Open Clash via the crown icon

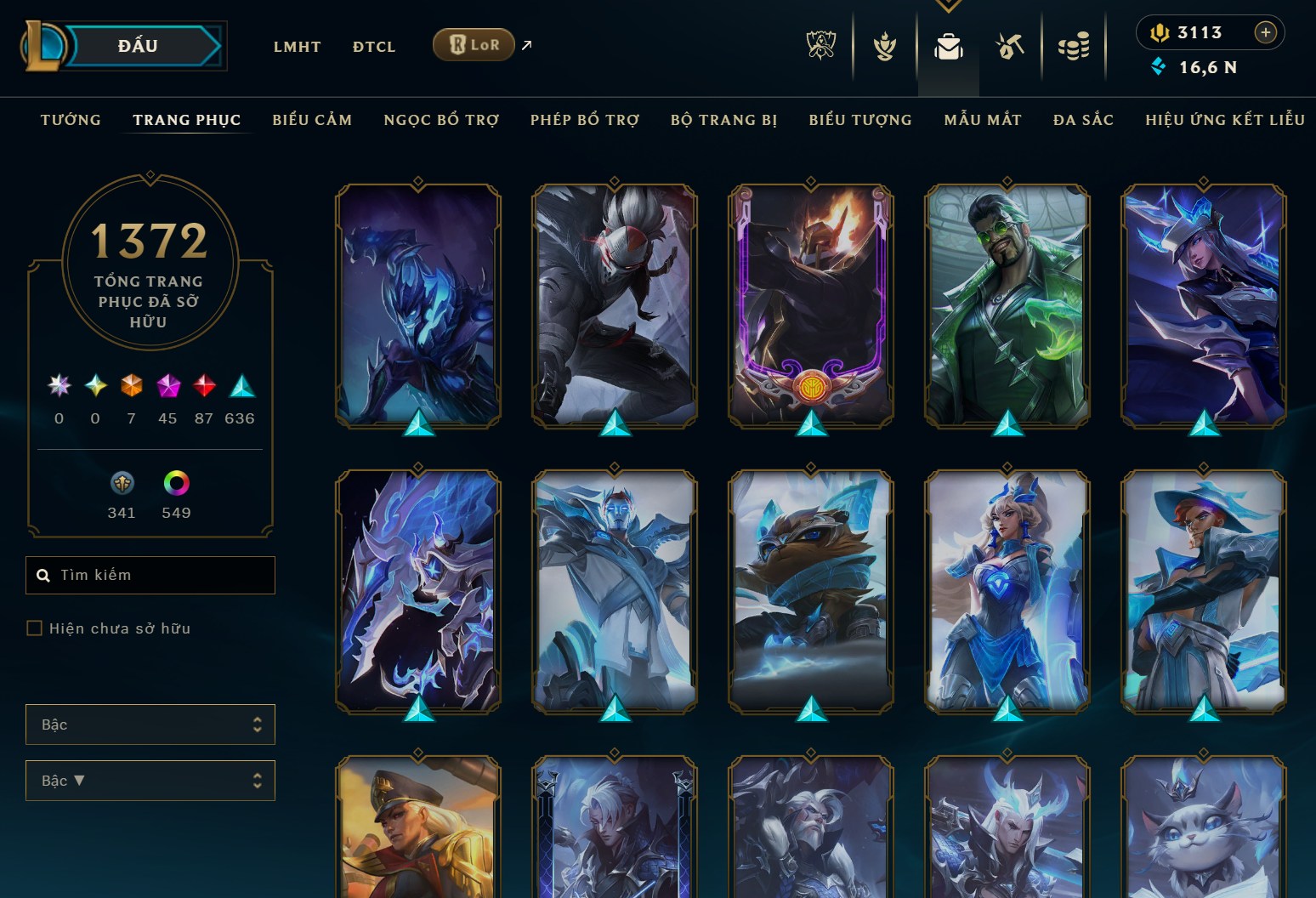tap(884, 47)
